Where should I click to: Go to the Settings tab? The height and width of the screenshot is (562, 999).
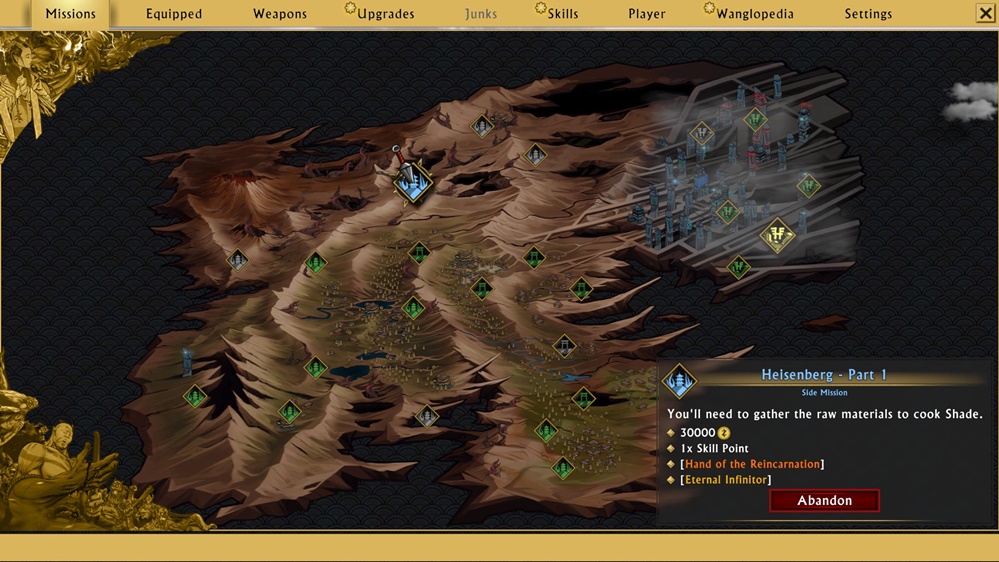click(868, 14)
